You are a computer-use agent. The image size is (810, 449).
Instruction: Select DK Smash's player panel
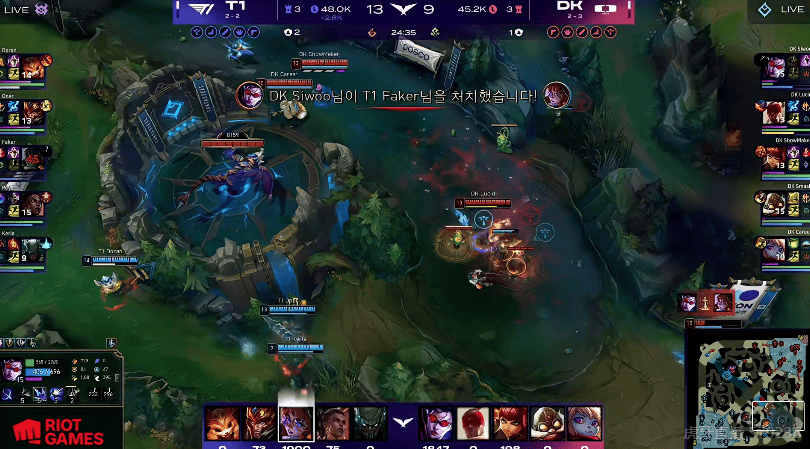[786, 202]
